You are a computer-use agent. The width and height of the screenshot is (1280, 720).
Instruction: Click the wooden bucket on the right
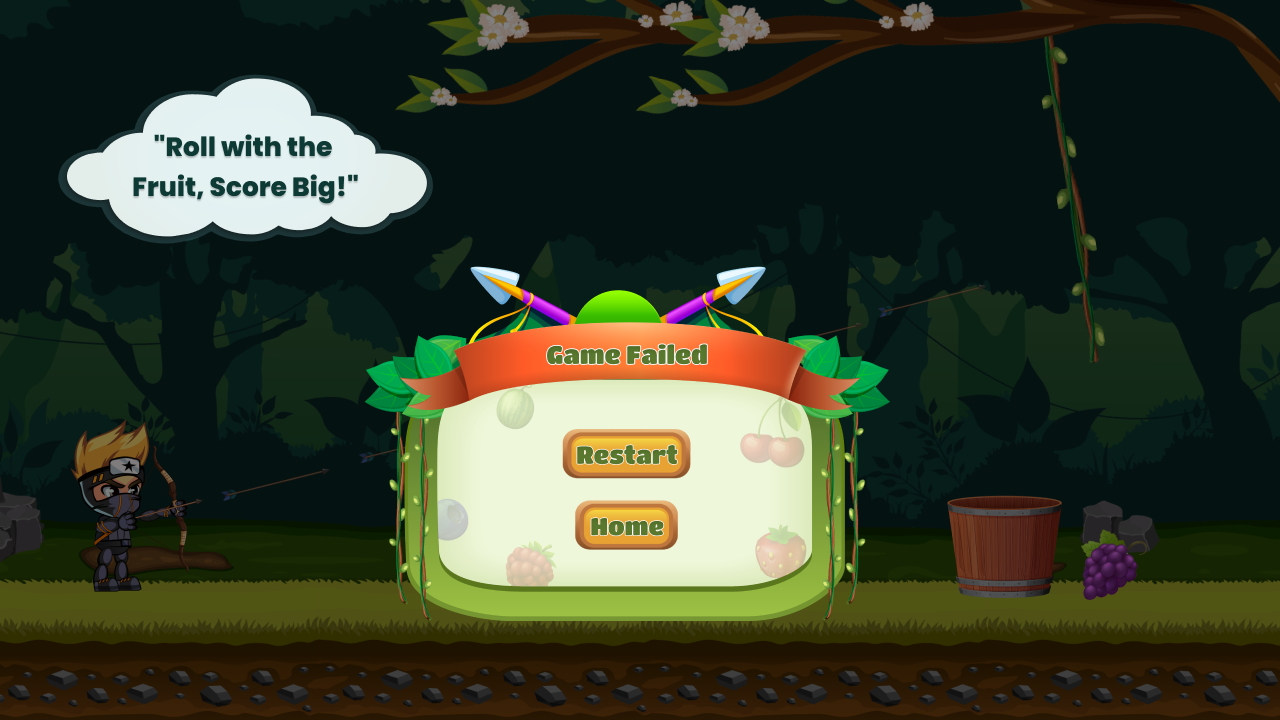coord(1005,545)
